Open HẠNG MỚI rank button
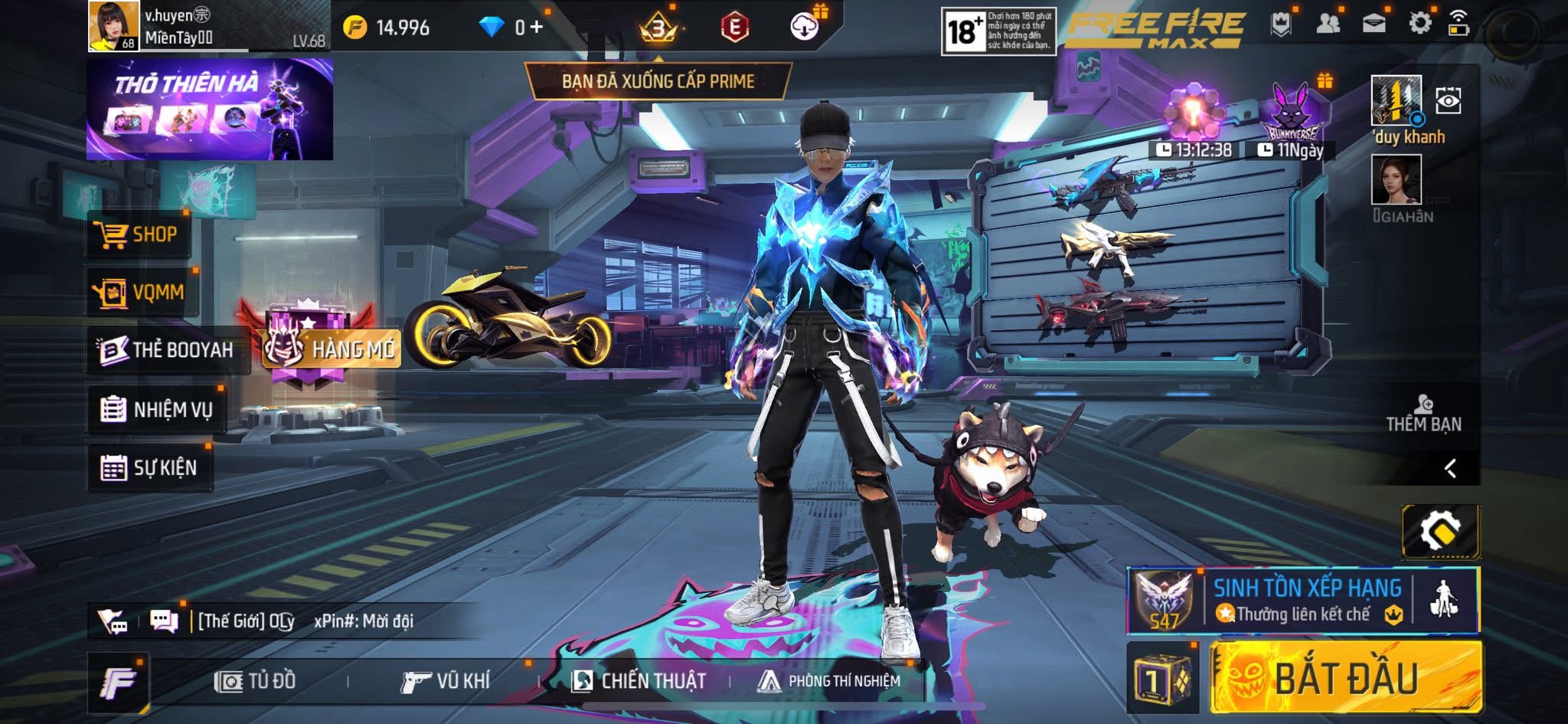Viewport: 1568px width, 724px height. [333, 349]
